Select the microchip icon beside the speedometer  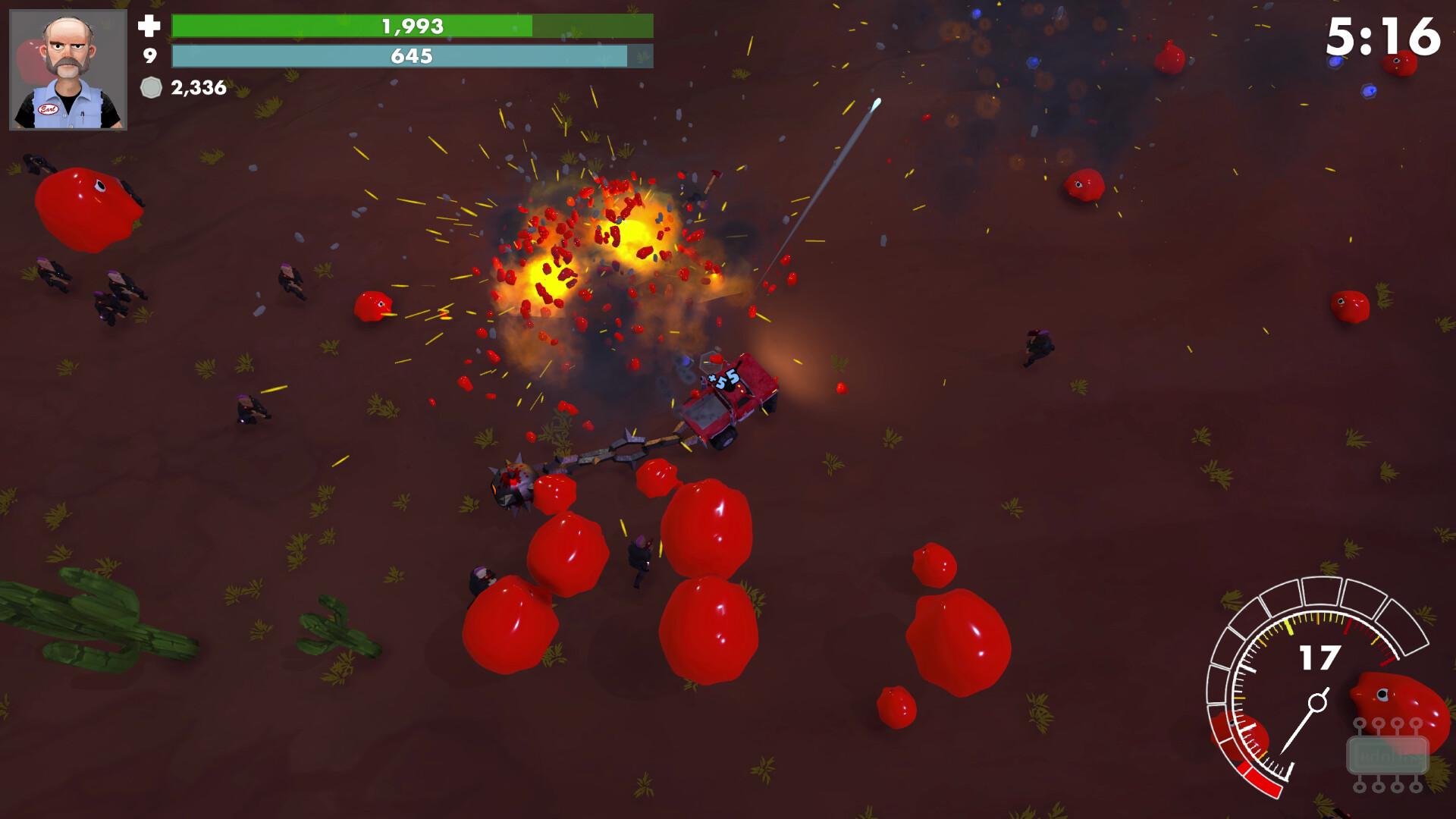(1387, 755)
